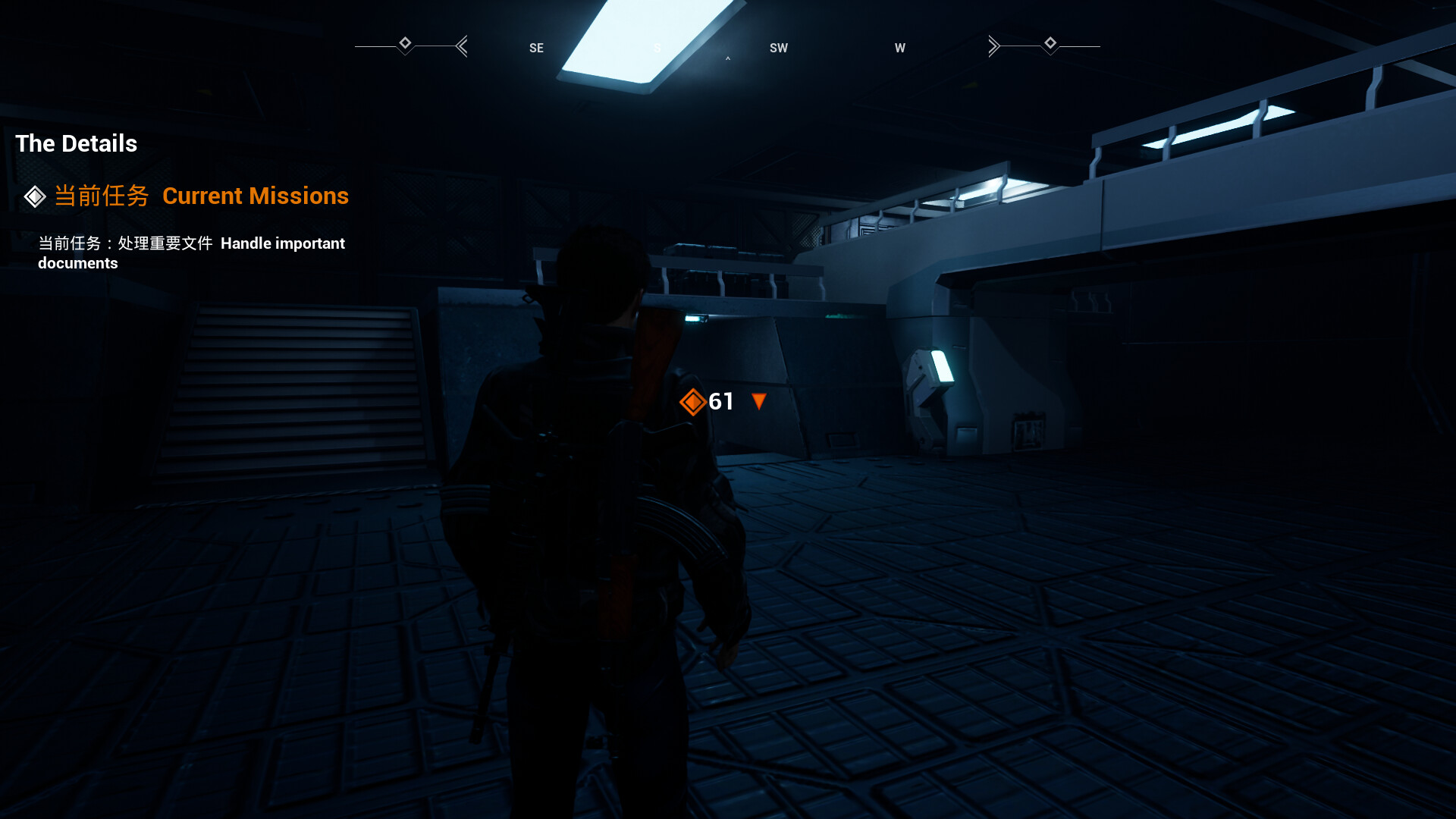Select the right chevron arrows on the compass
Viewport: 1456px width, 819px height.
[x=994, y=45]
